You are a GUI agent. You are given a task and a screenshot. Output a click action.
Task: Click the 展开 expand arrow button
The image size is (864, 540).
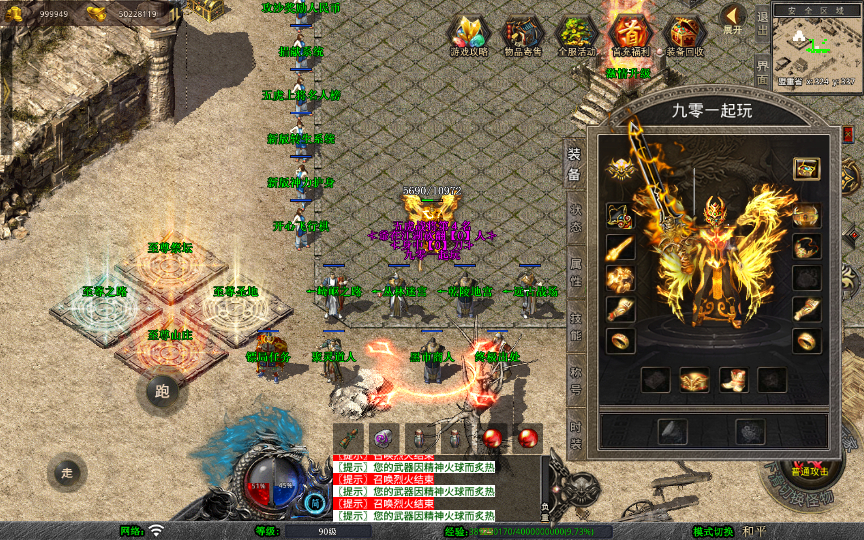pyautogui.click(x=734, y=19)
